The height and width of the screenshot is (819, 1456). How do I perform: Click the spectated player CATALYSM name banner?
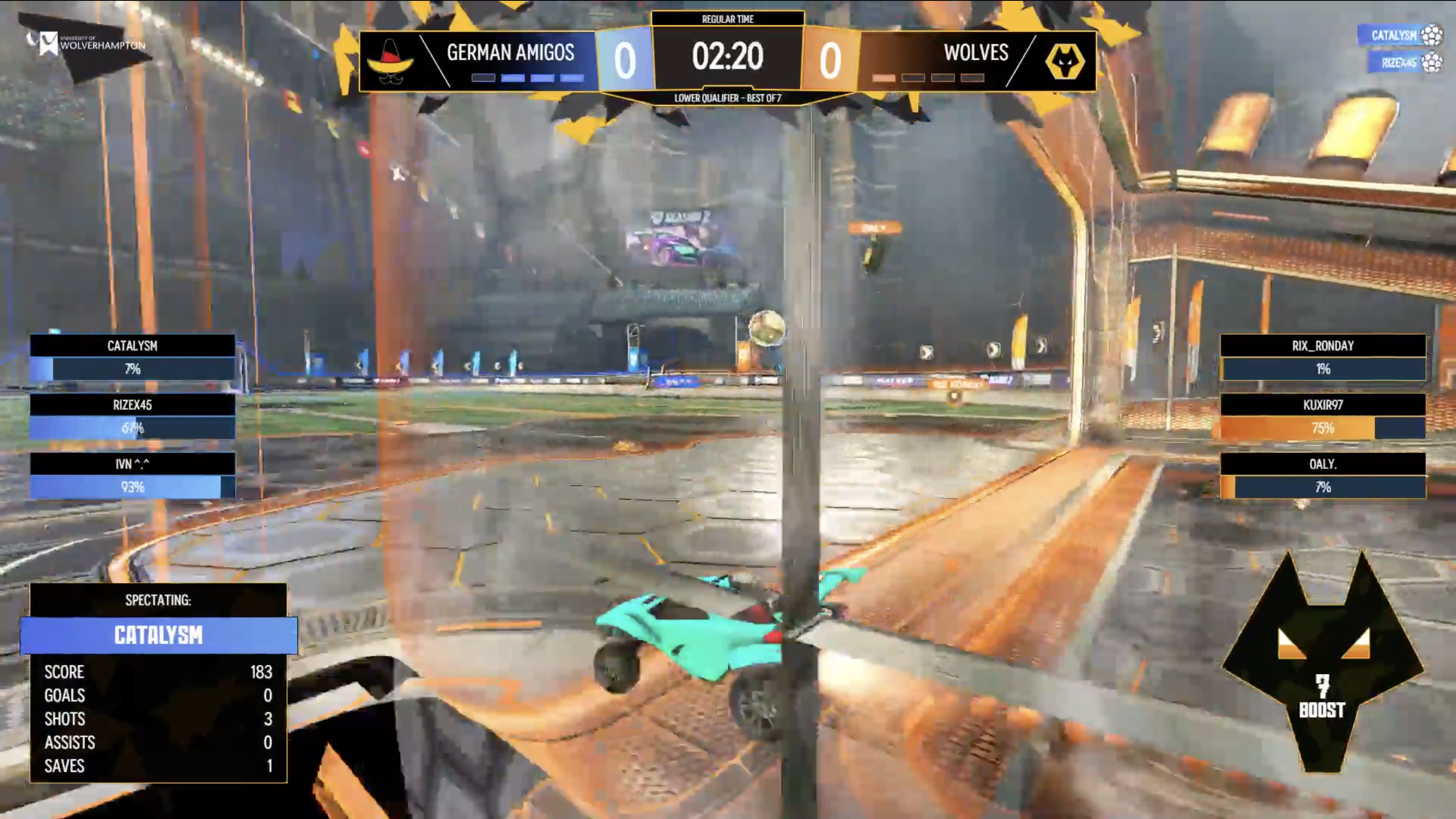pos(158,635)
